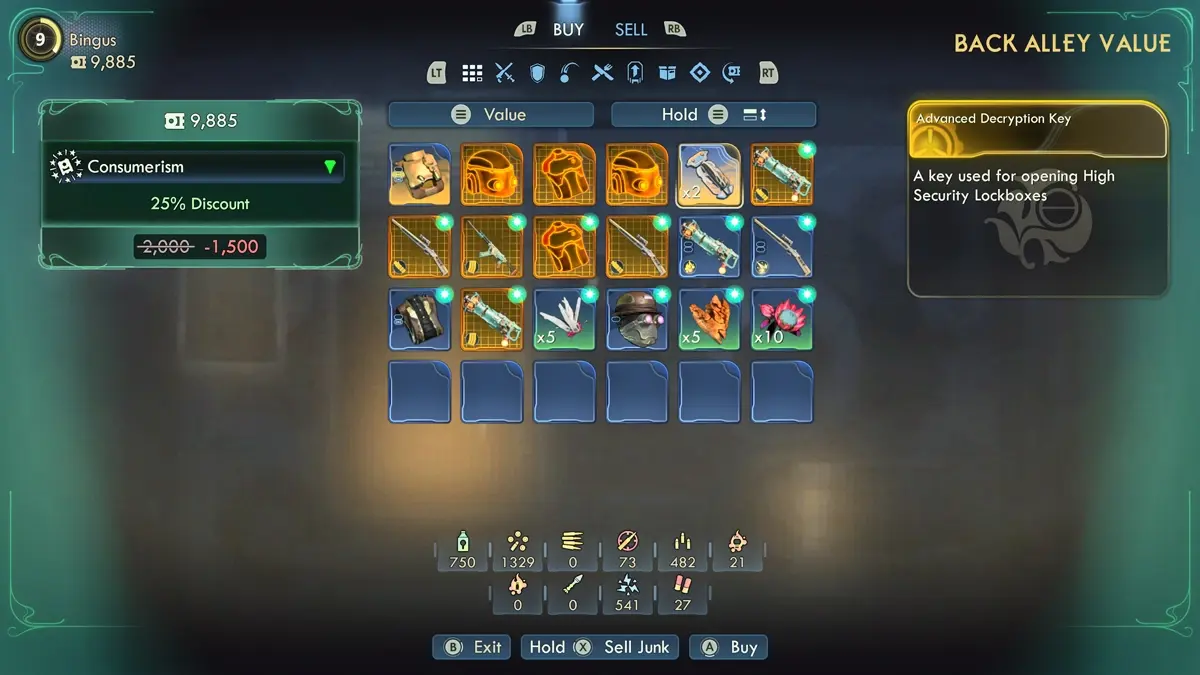
Task: Exit the shop screen
Action: pyautogui.click(x=472, y=647)
